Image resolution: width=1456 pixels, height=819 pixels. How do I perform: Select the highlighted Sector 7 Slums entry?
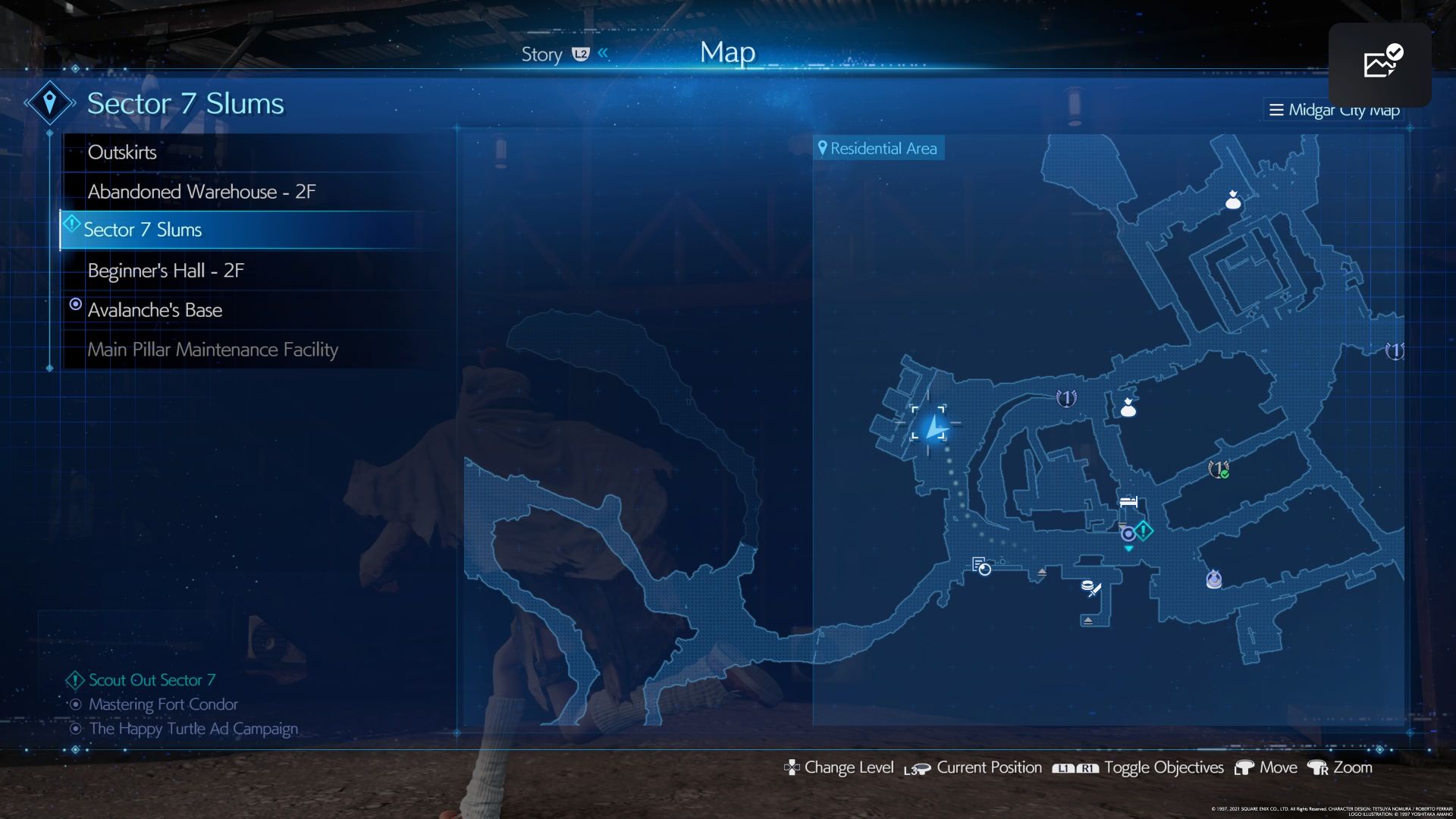click(143, 230)
